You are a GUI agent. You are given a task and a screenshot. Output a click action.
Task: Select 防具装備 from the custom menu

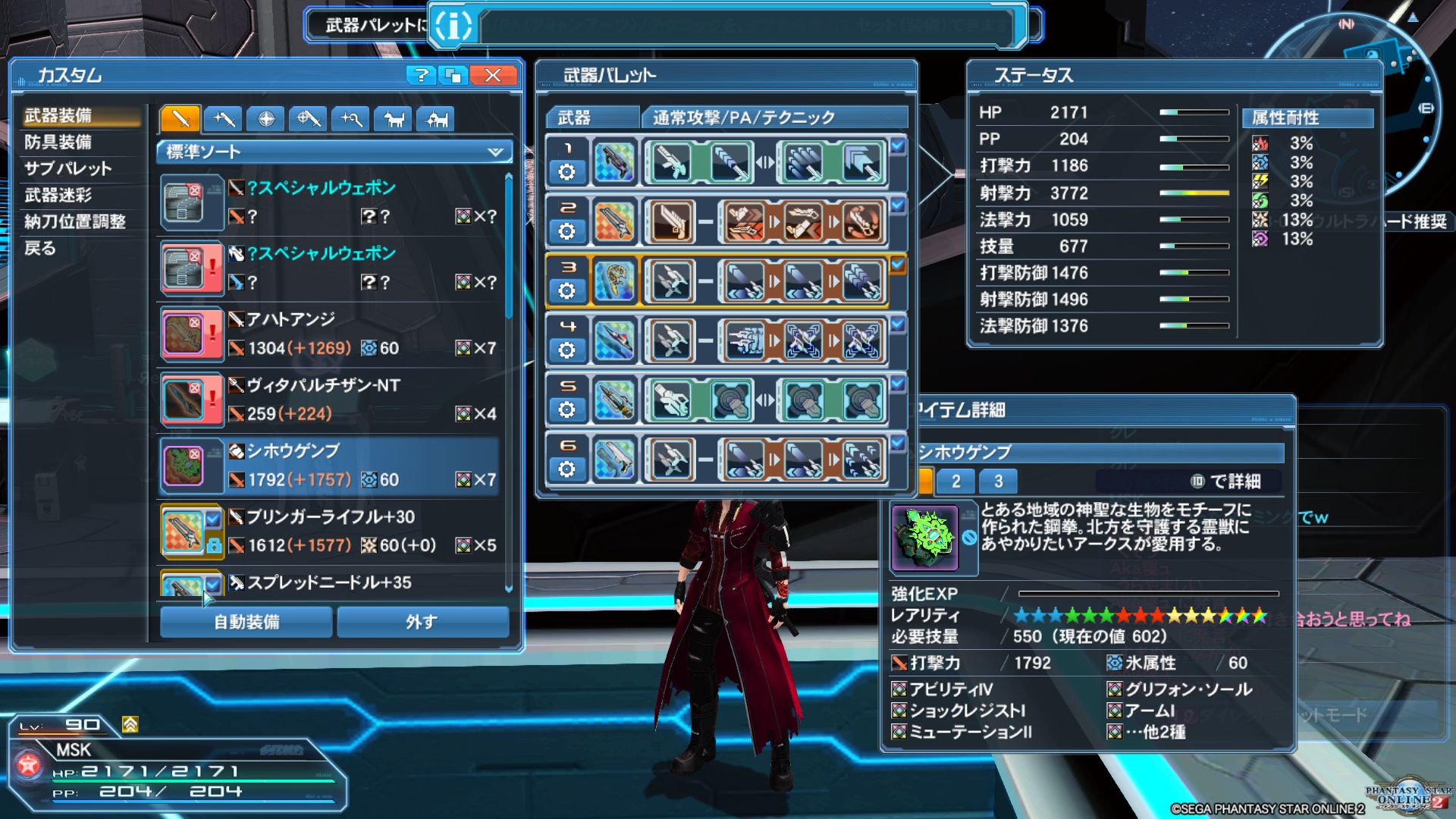58,142
